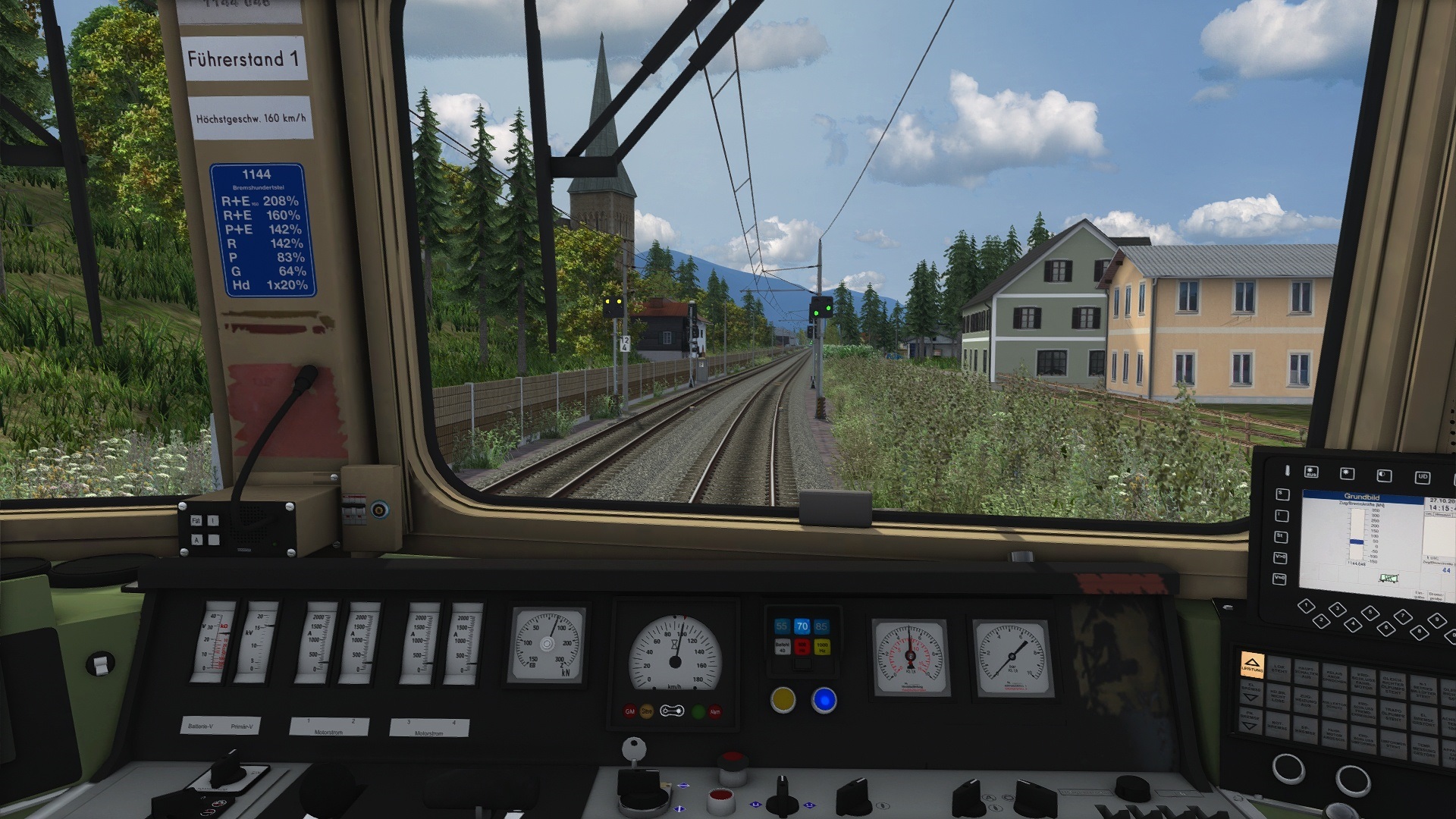The image size is (1456, 819).
Task: Push the yellow round dashboard button
Action: (x=783, y=699)
